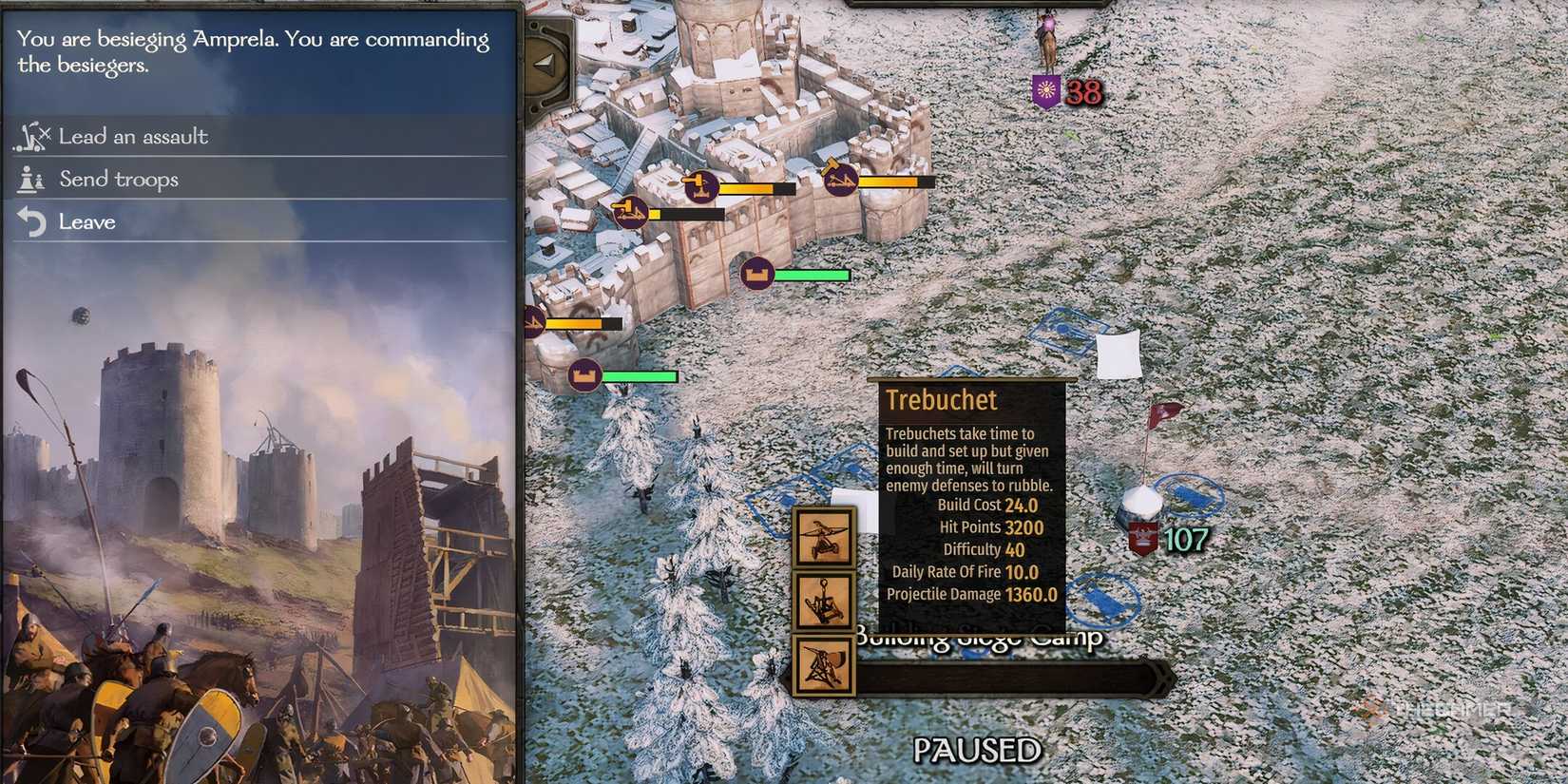Select Send troops
1568x784 pixels.
click(118, 179)
